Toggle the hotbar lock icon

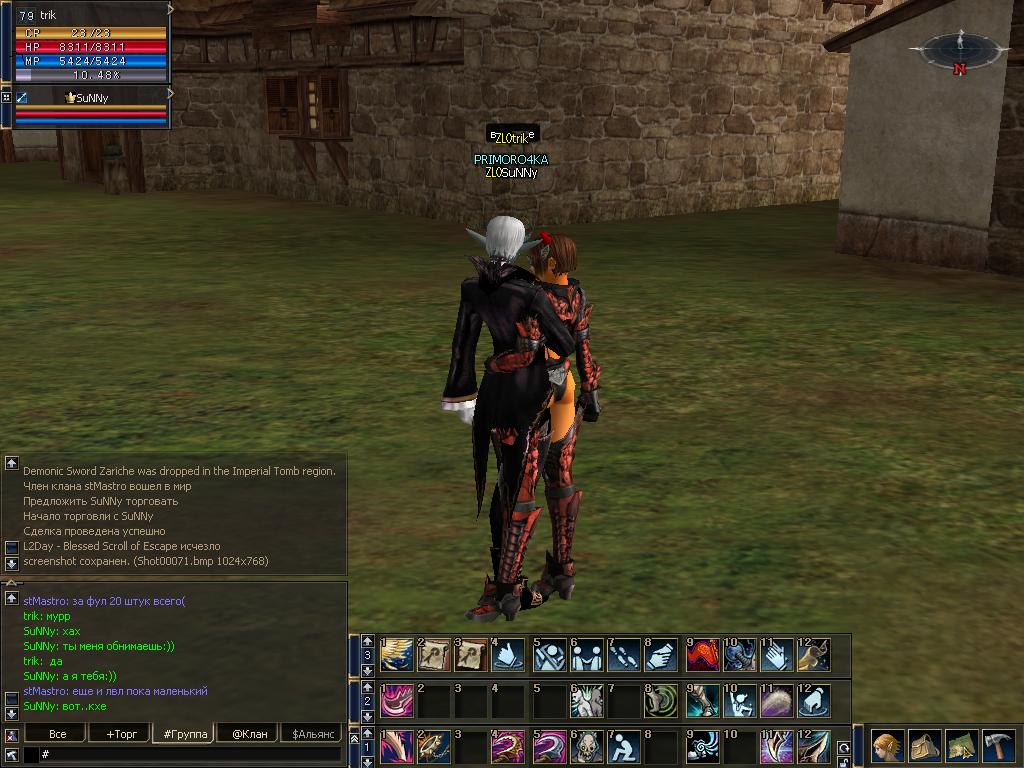[x=844, y=762]
